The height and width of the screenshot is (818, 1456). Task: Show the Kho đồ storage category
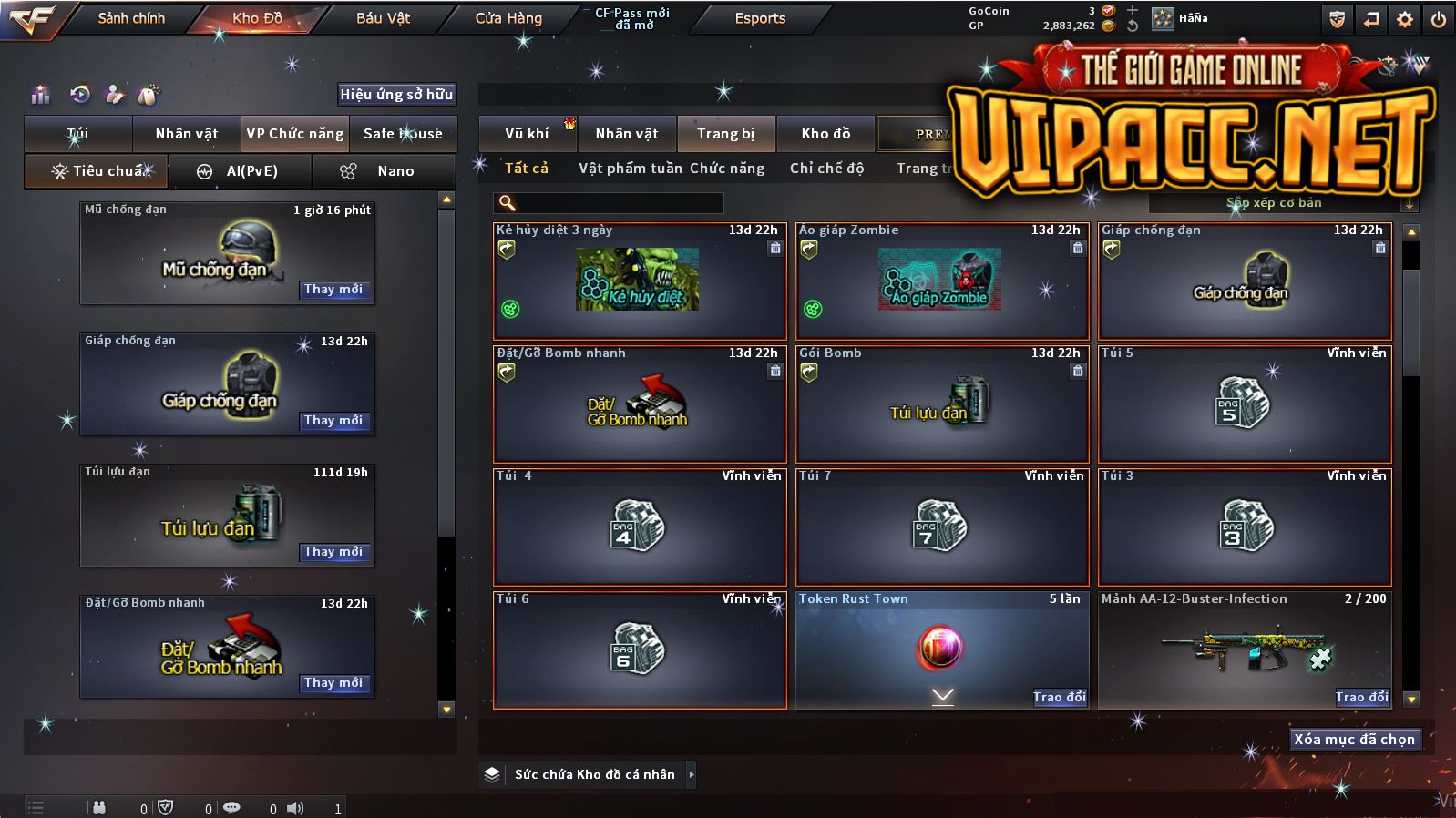tap(825, 134)
